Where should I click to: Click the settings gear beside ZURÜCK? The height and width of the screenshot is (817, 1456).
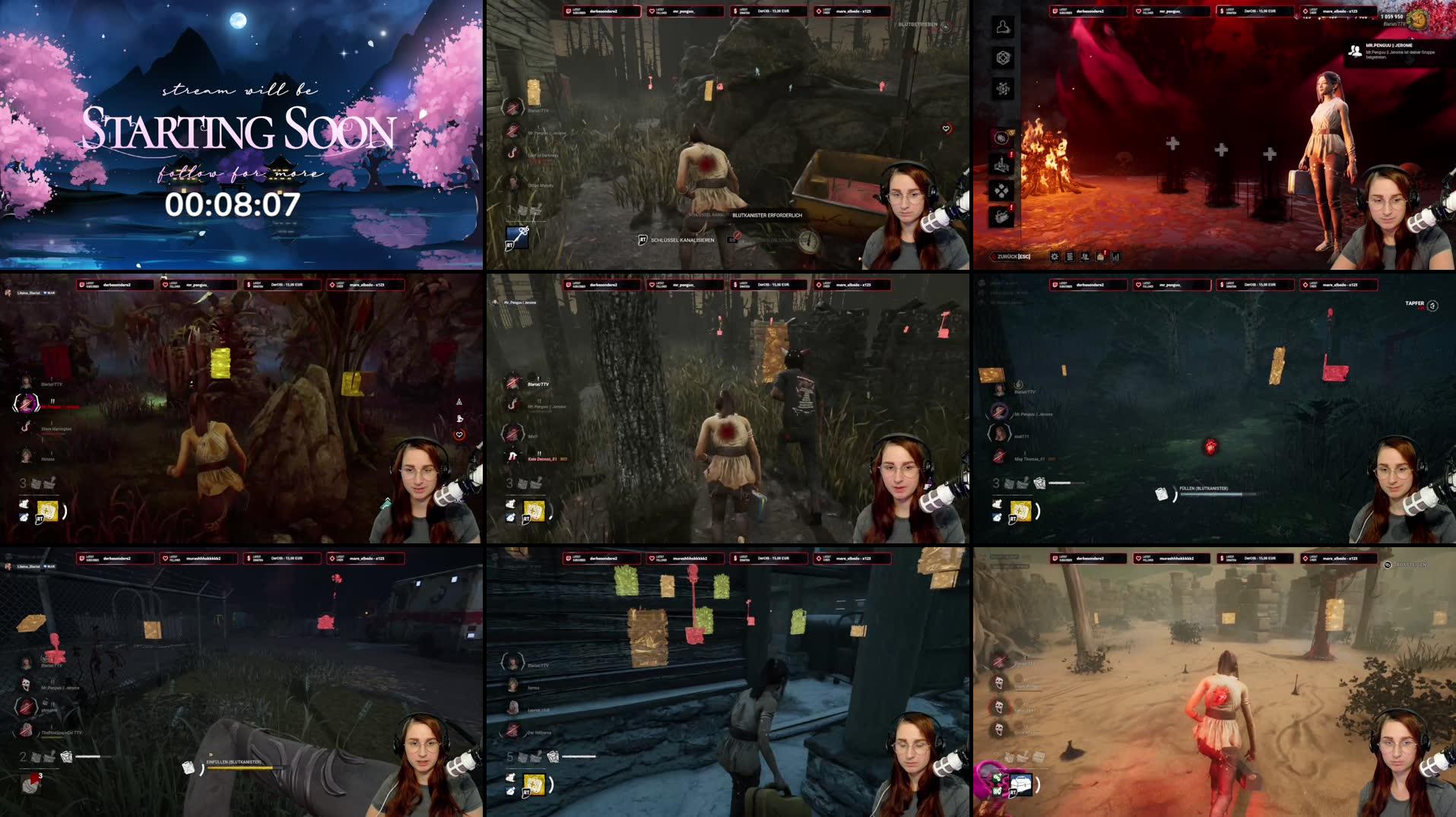click(1055, 257)
